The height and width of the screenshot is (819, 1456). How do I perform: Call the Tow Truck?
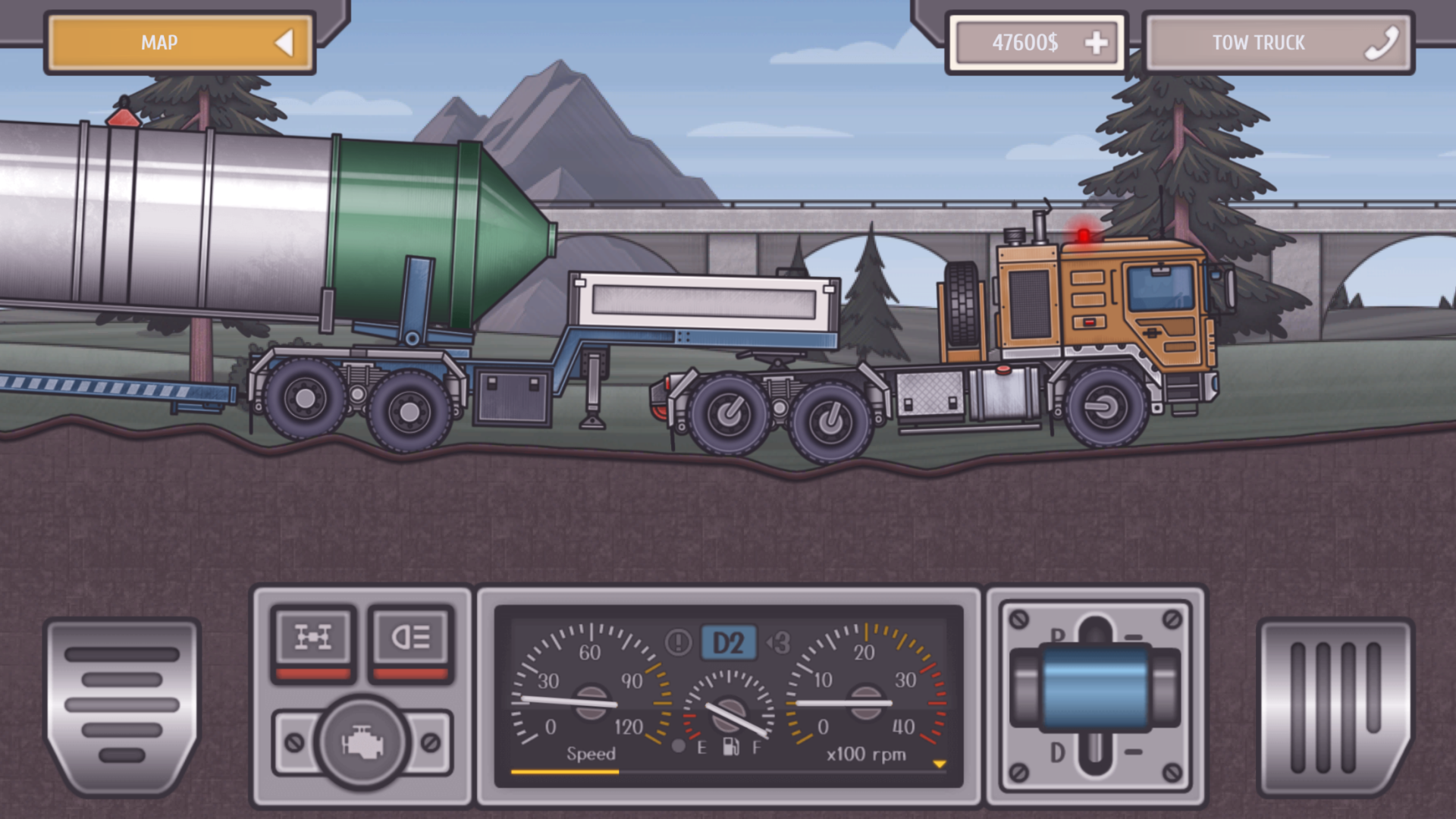click(1259, 43)
